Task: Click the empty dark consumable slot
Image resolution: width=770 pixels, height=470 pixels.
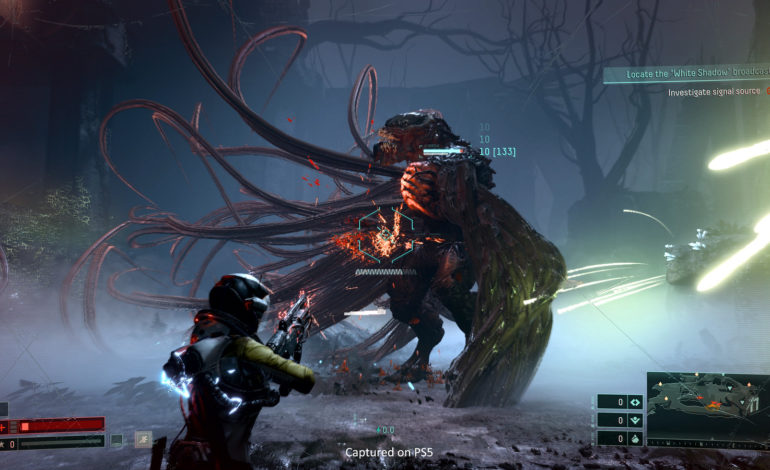Action: 117,439
